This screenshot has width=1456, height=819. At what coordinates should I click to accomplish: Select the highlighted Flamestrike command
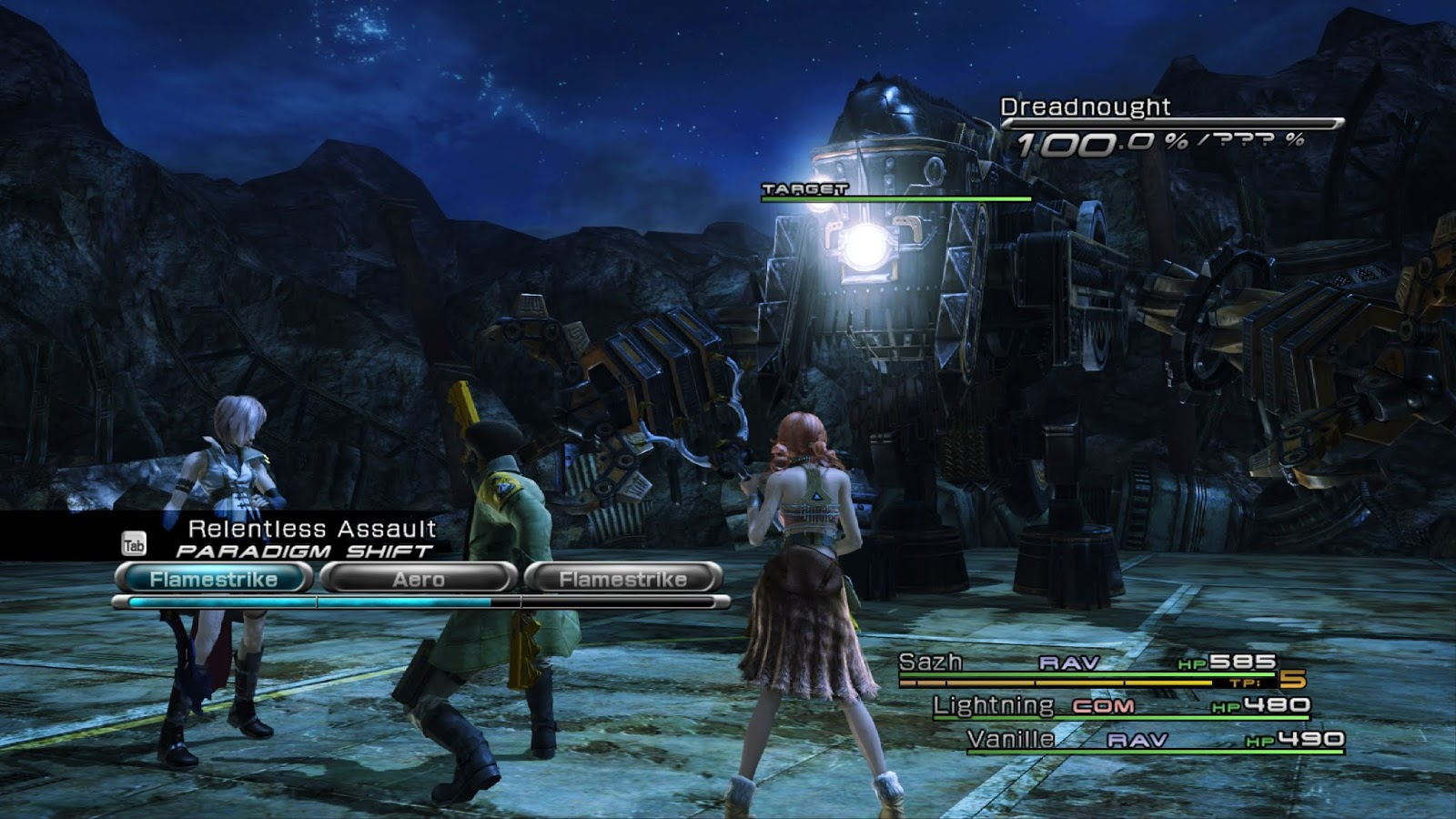[x=214, y=579]
